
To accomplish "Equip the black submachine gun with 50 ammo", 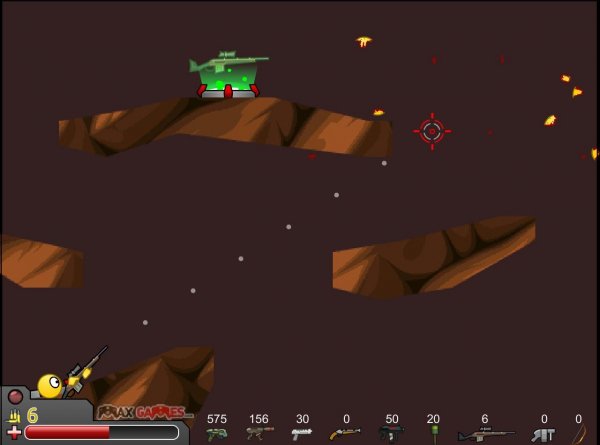I will (391, 433).
